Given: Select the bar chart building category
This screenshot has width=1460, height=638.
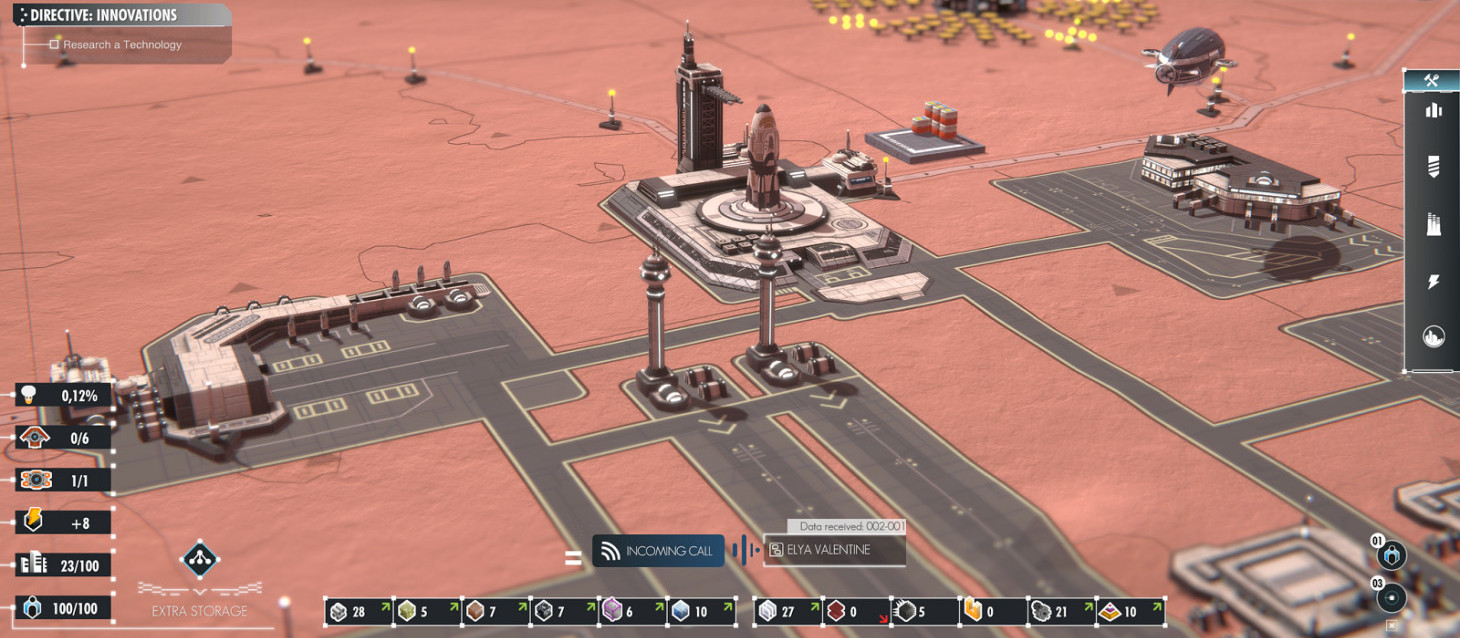Looking at the screenshot, I should [1432, 110].
